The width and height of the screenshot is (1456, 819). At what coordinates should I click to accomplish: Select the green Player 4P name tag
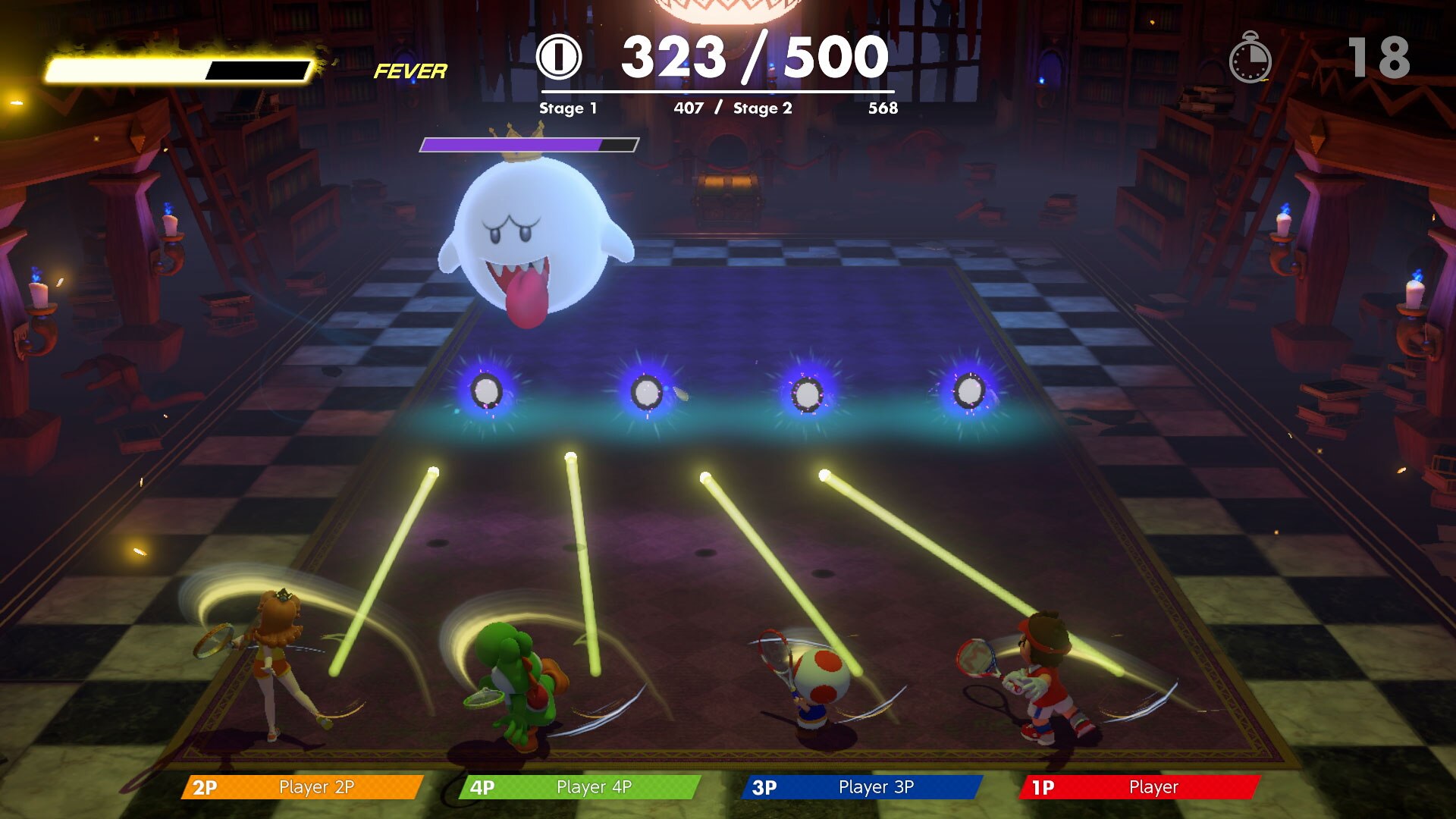pyautogui.click(x=579, y=787)
